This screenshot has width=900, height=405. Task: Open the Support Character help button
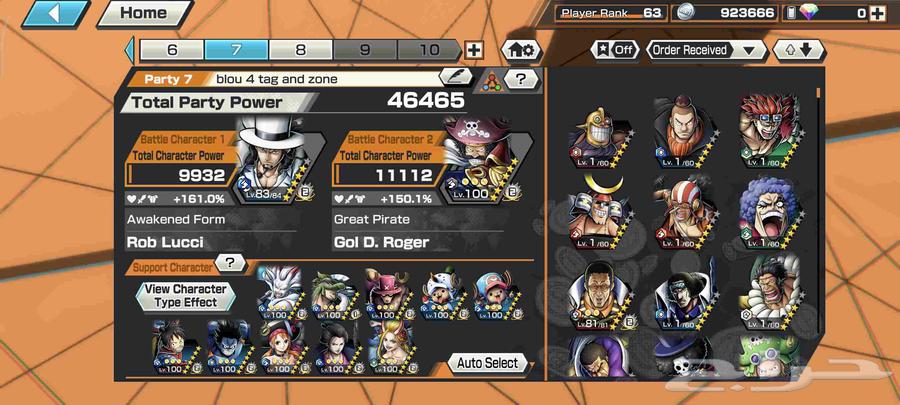click(x=231, y=263)
